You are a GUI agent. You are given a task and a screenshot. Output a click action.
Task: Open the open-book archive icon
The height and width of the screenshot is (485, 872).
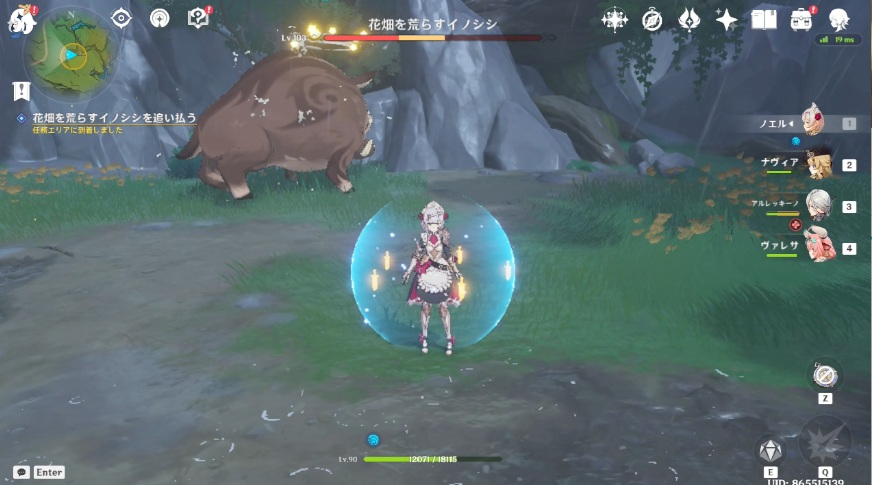764,19
